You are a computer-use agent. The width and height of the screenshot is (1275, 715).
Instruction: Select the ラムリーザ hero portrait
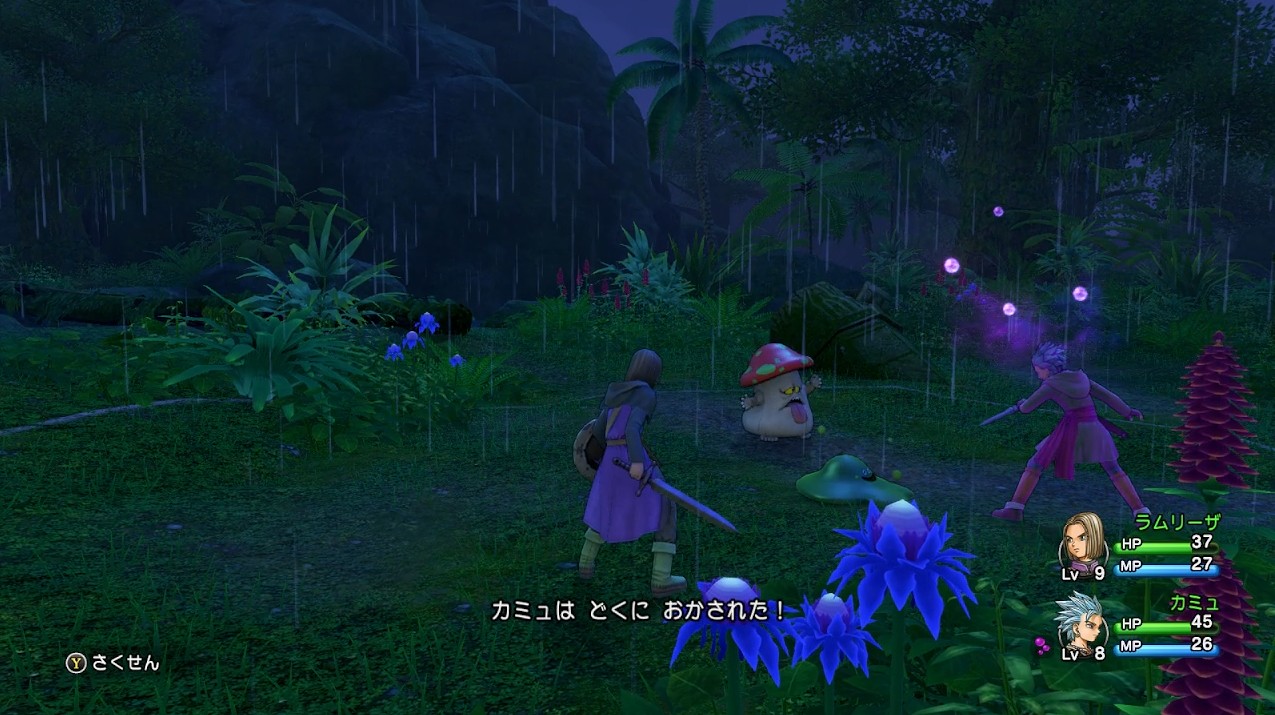coord(1082,542)
